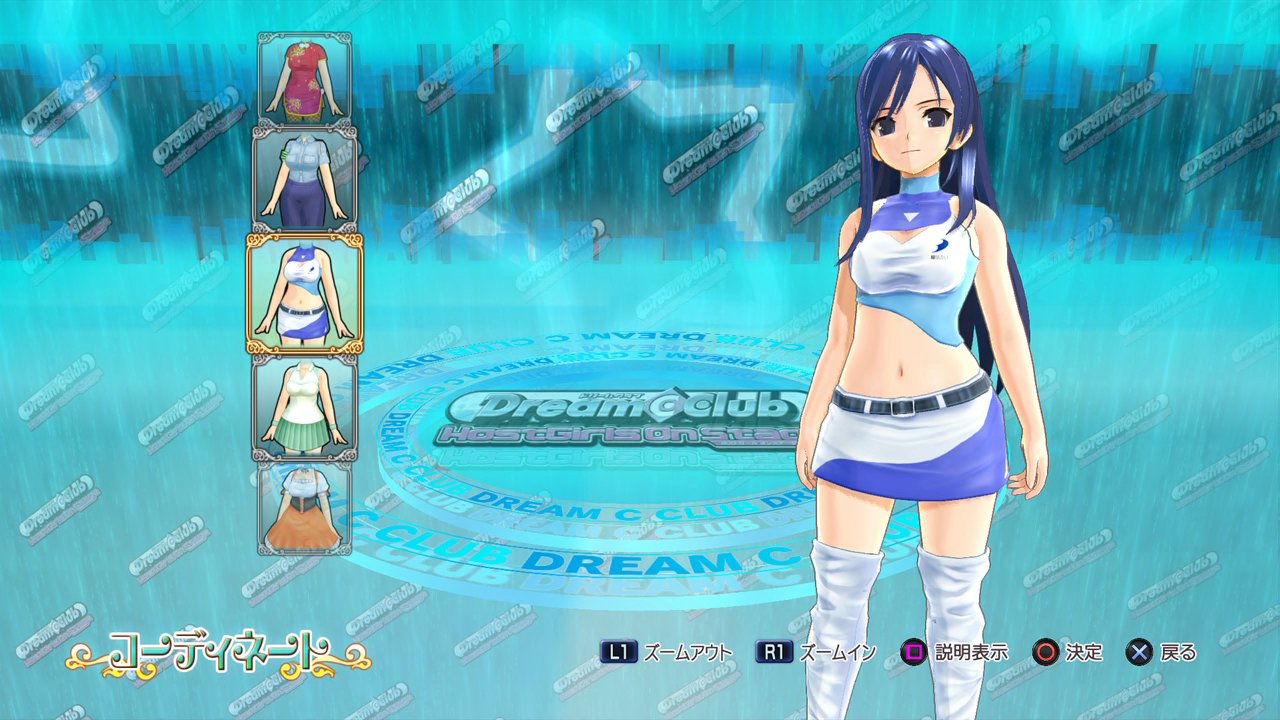Select the green pleated skirt outfit
Screen dimensions: 1280x720
(x=305, y=407)
